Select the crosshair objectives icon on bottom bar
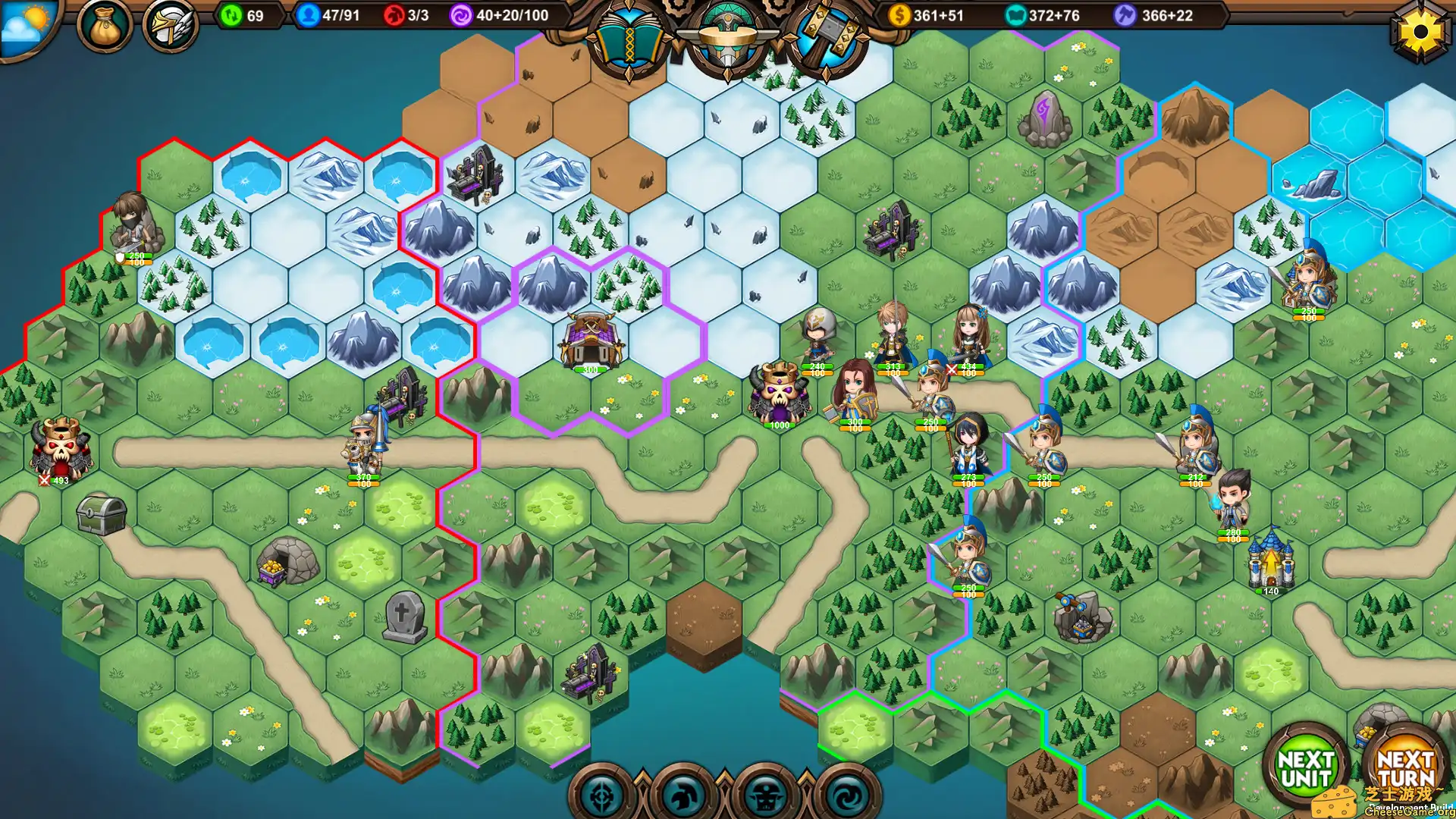 pos(601,794)
